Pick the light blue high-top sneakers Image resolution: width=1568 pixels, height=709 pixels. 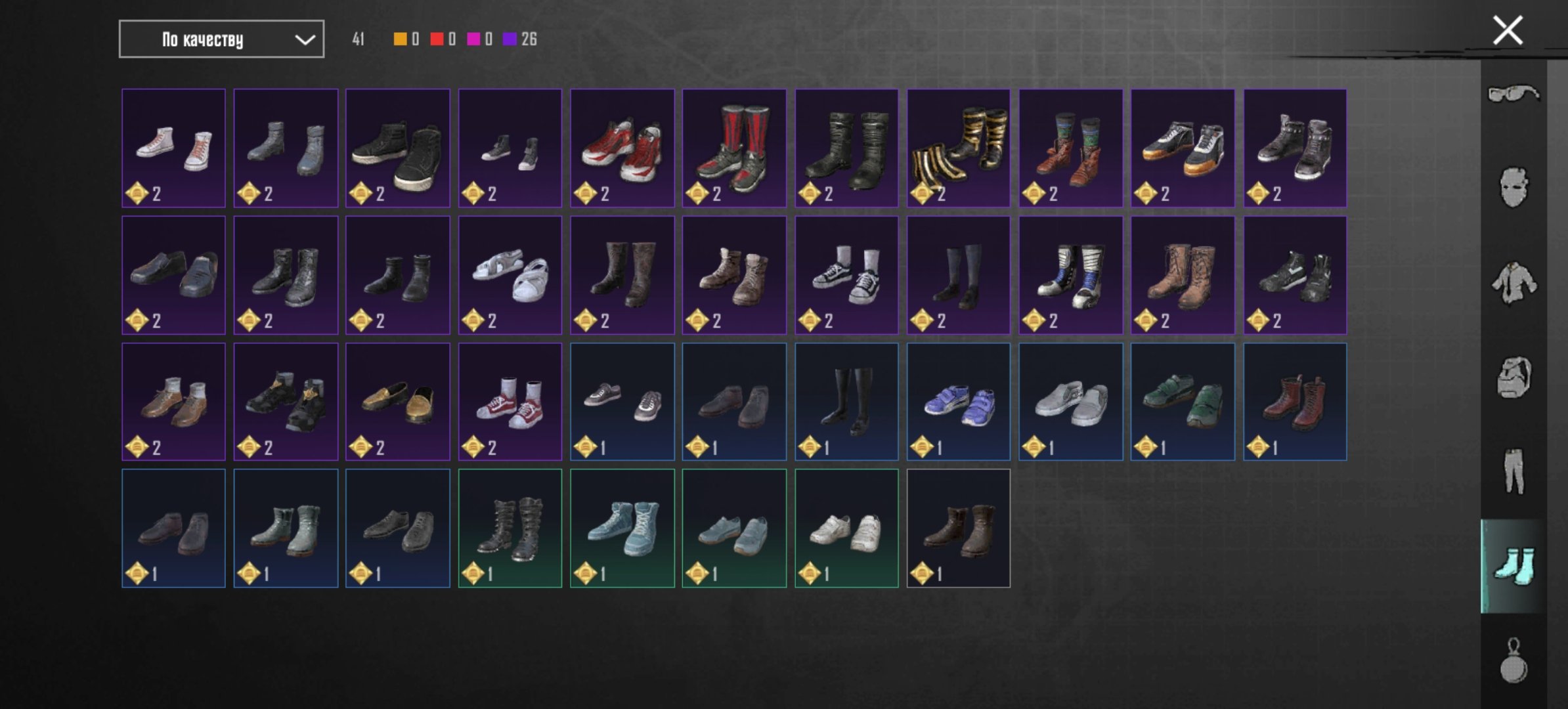click(622, 528)
